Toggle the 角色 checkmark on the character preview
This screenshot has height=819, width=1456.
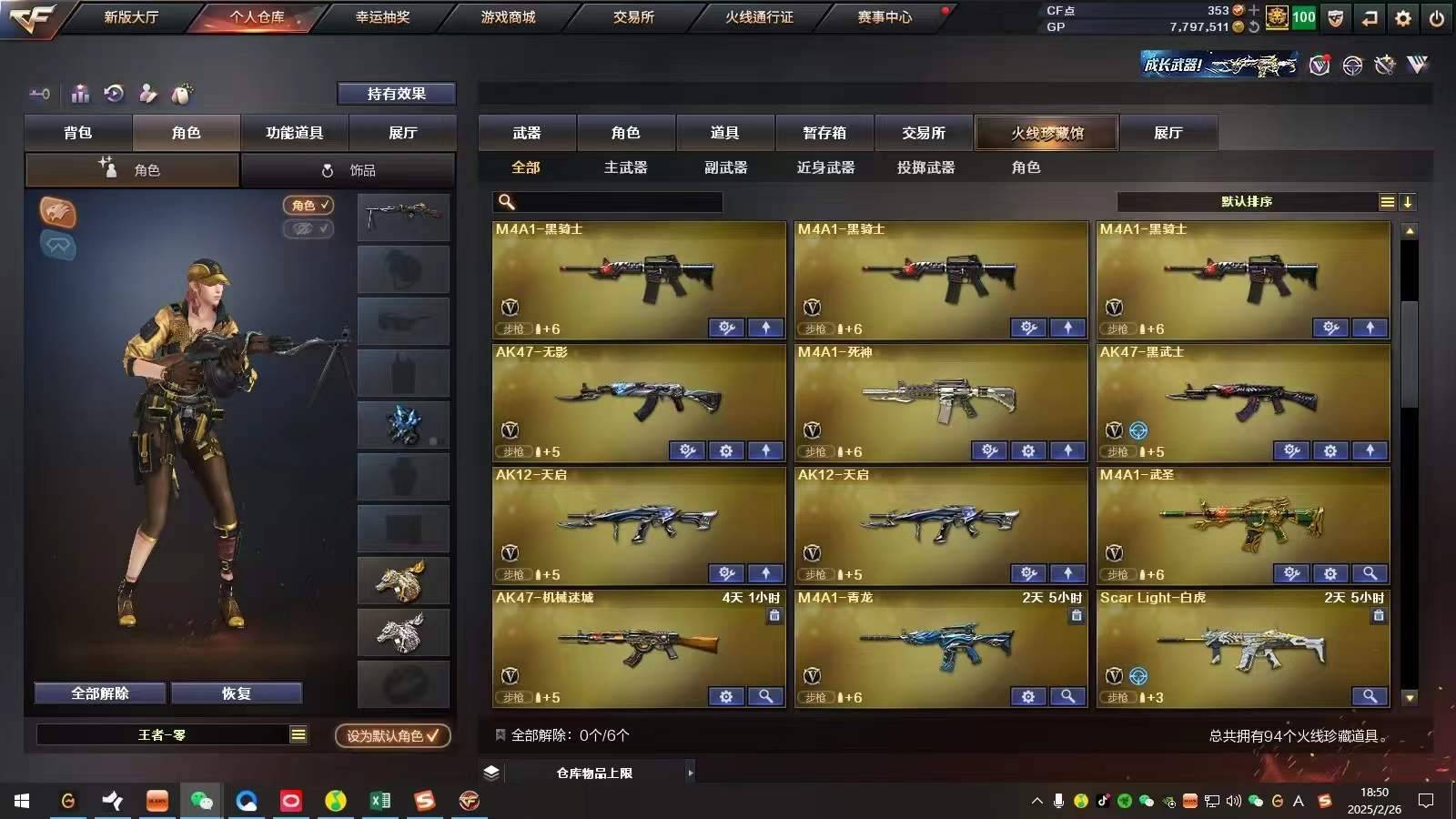coord(308,205)
